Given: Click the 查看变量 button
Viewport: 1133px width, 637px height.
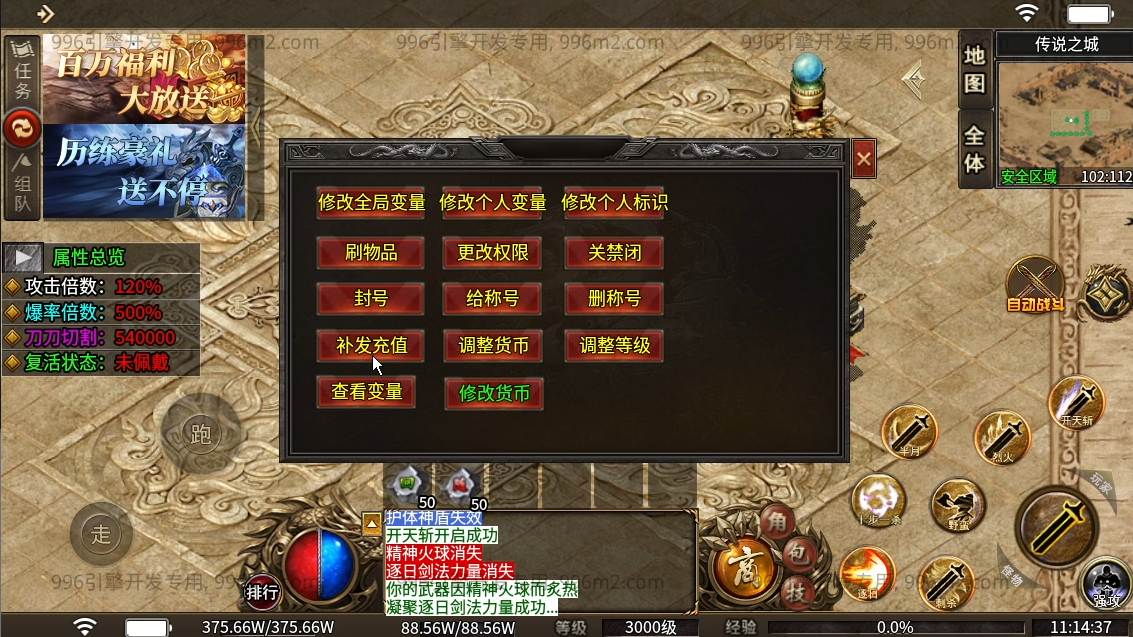Looking at the screenshot, I should click(366, 391).
